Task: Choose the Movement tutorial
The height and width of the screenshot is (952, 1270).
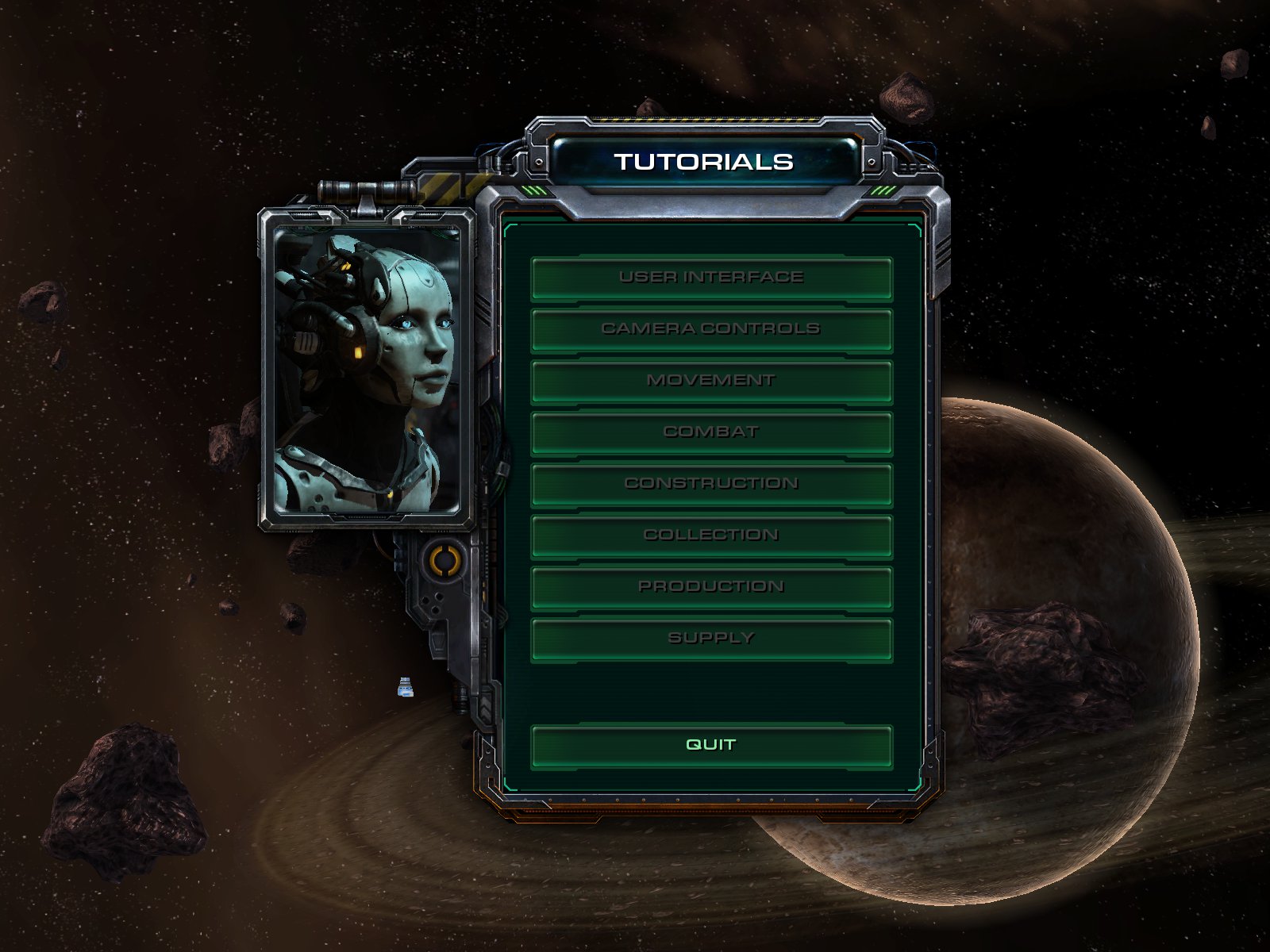Action: [711, 381]
